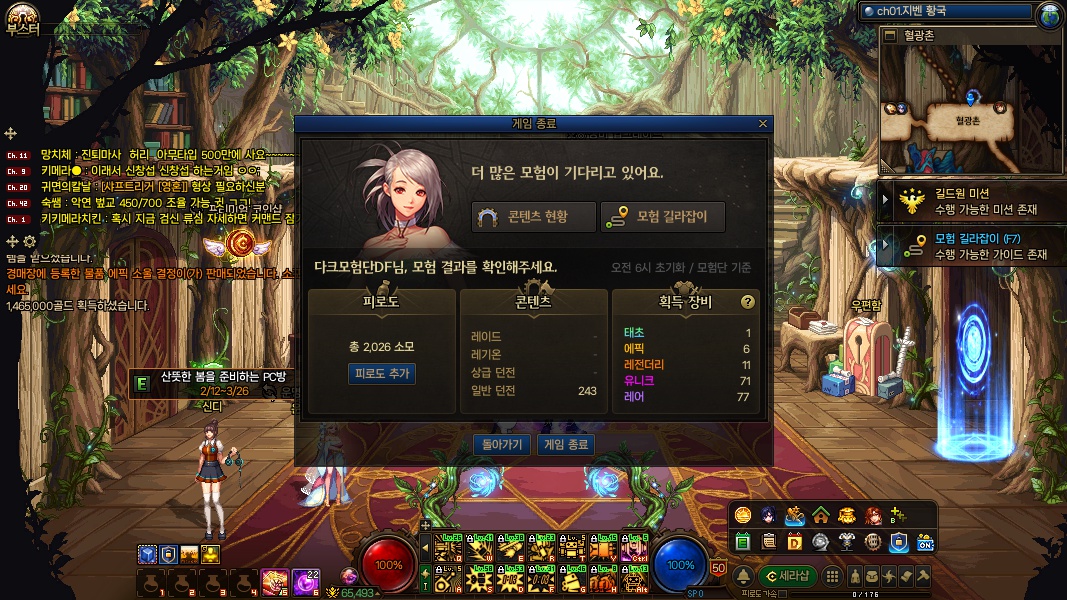Open the green house icon
1067x600 pixels.
click(x=820, y=515)
